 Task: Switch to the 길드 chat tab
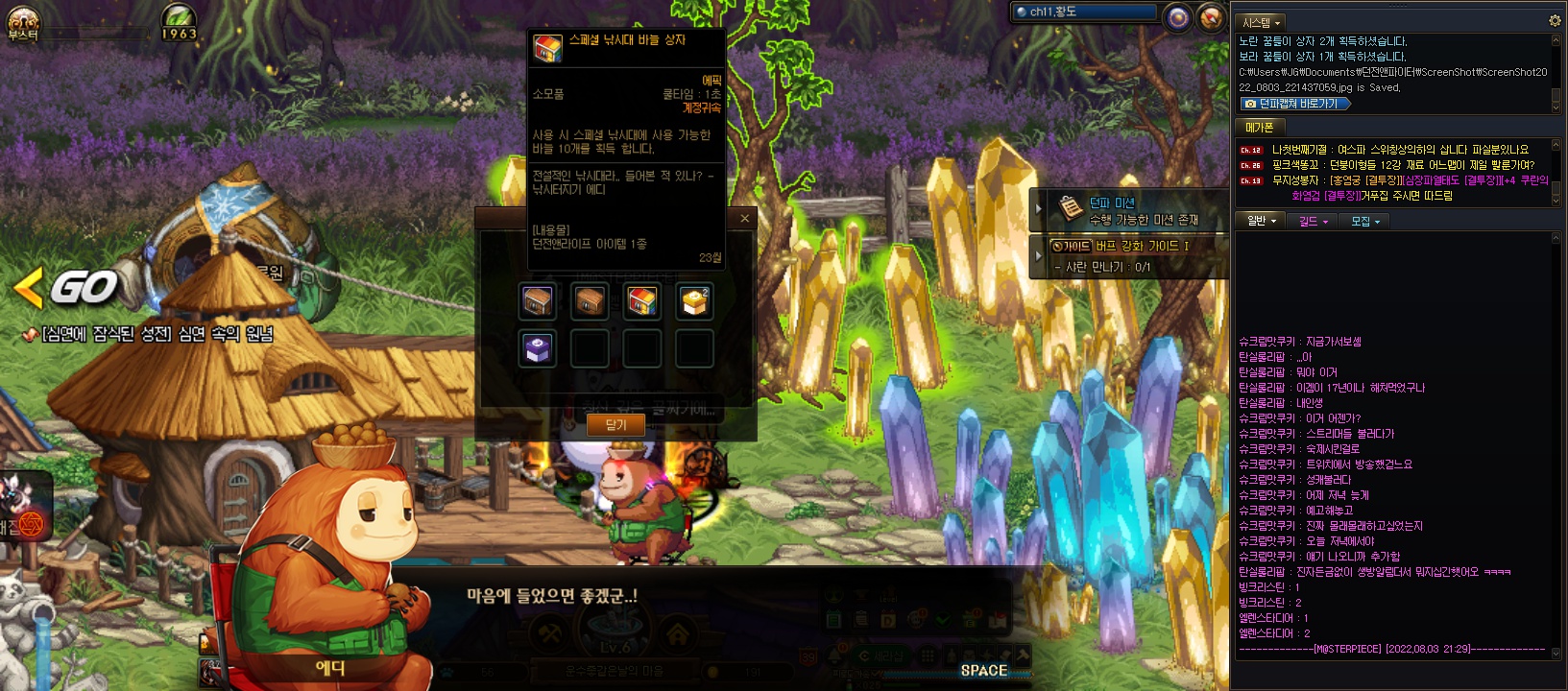coord(1313,221)
